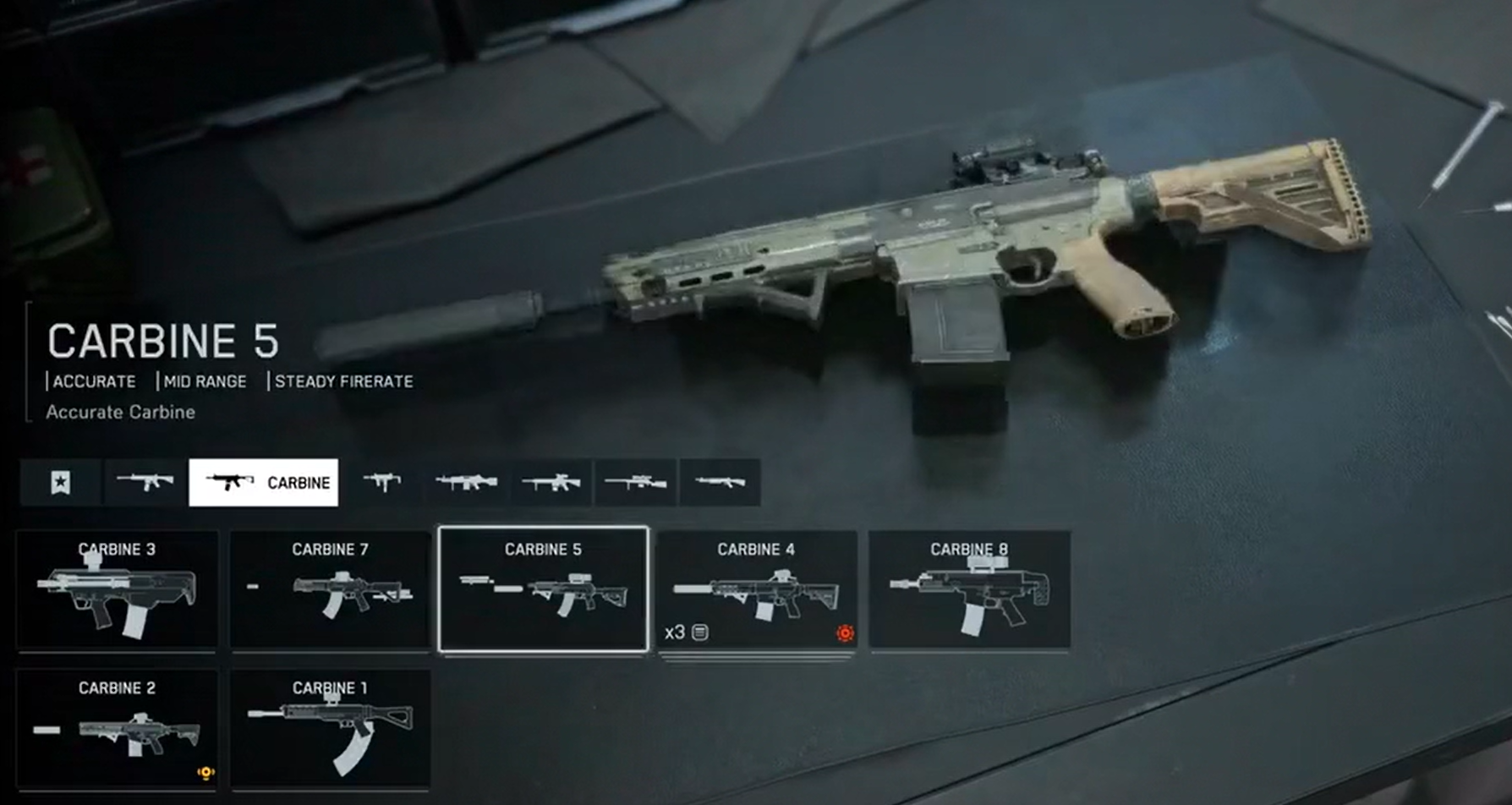Show the scoped sniper rifle category tab
The height and width of the screenshot is (805, 1512).
coord(635,483)
